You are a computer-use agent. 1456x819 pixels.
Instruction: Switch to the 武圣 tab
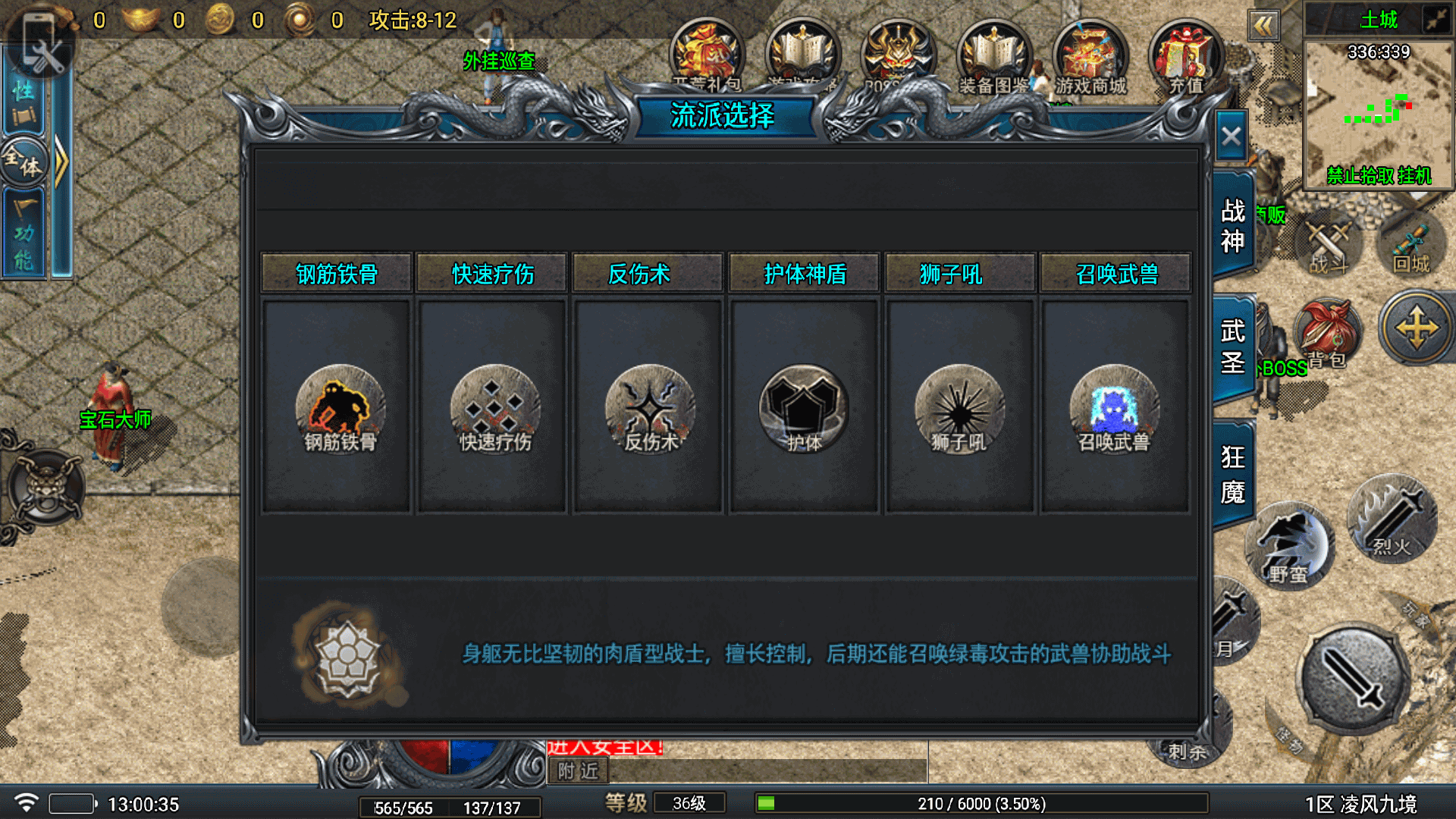click(x=1233, y=347)
